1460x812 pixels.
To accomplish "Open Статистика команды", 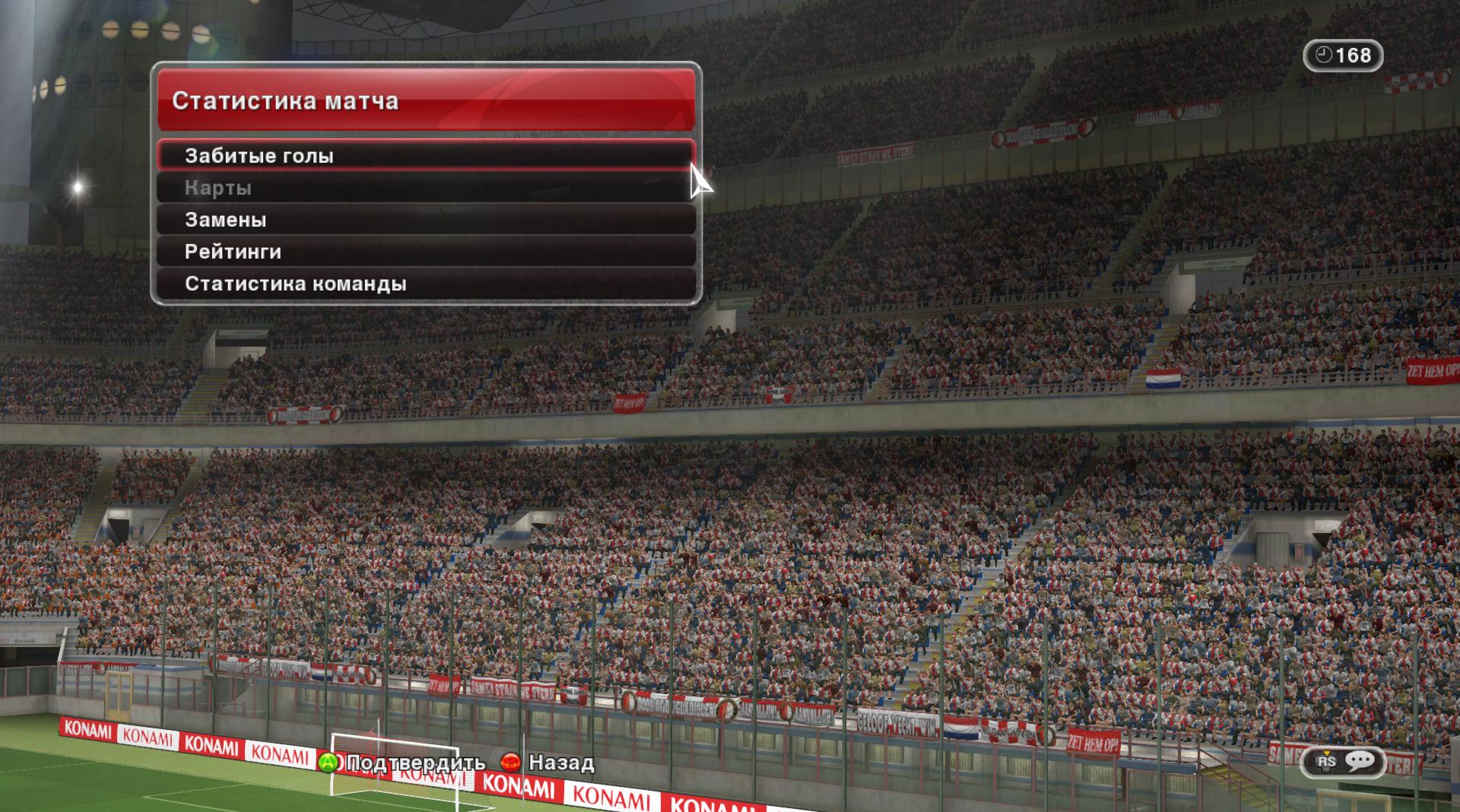I will pyautogui.click(x=426, y=284).
